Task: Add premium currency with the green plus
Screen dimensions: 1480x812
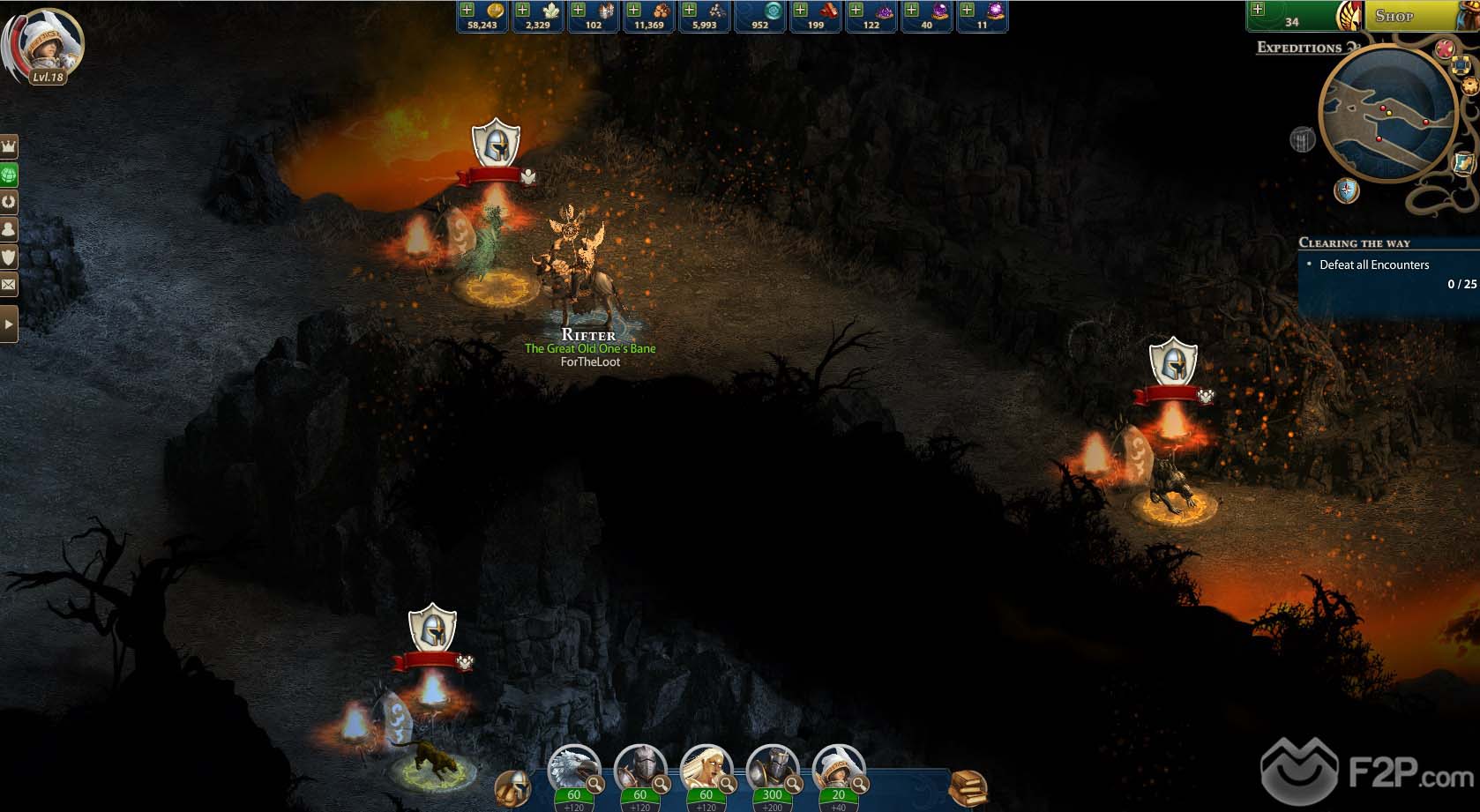Action: [1258, 10]
